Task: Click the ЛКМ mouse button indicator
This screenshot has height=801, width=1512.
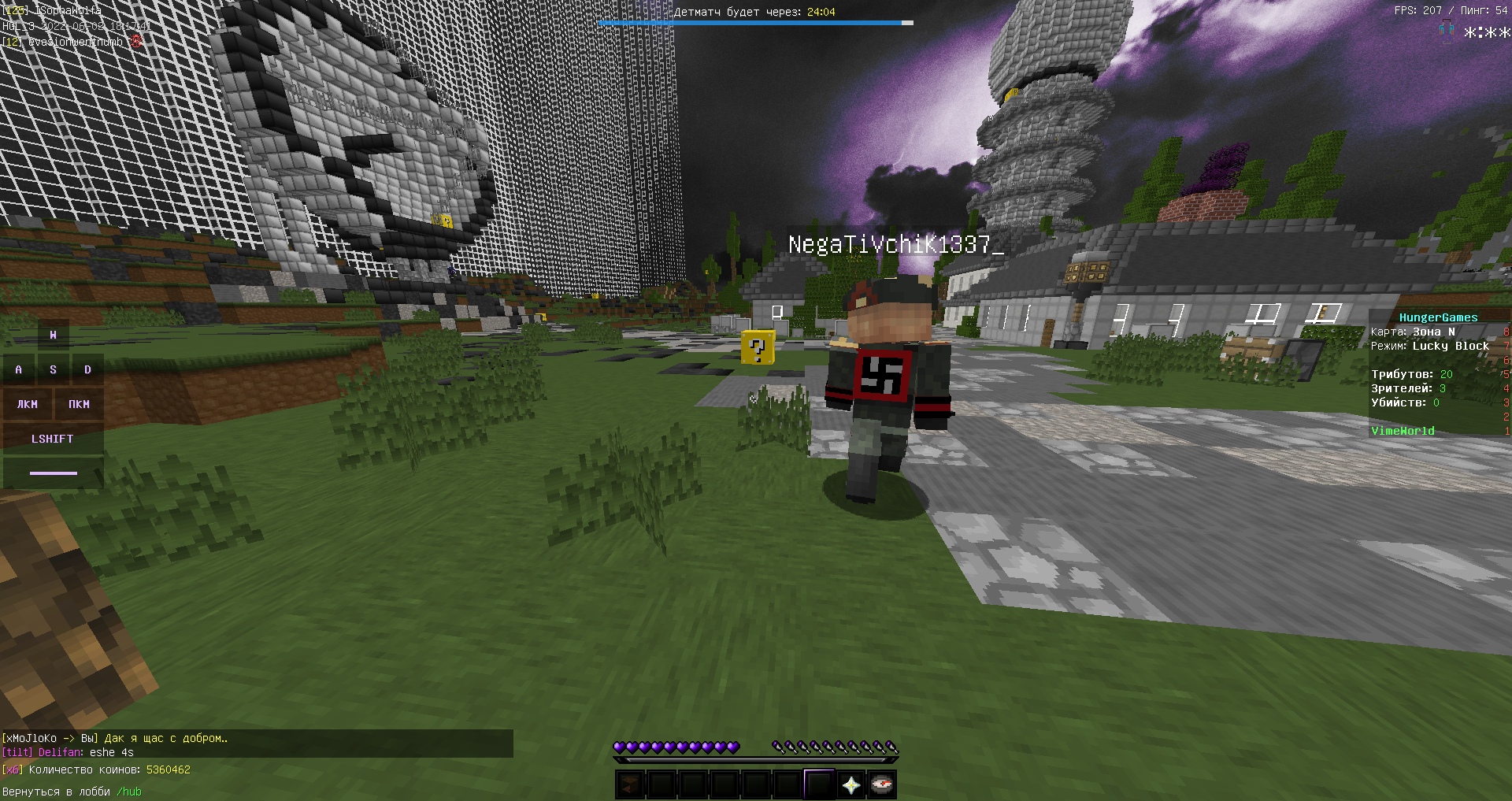Action: pyautogui.click(x=28, y=404)
